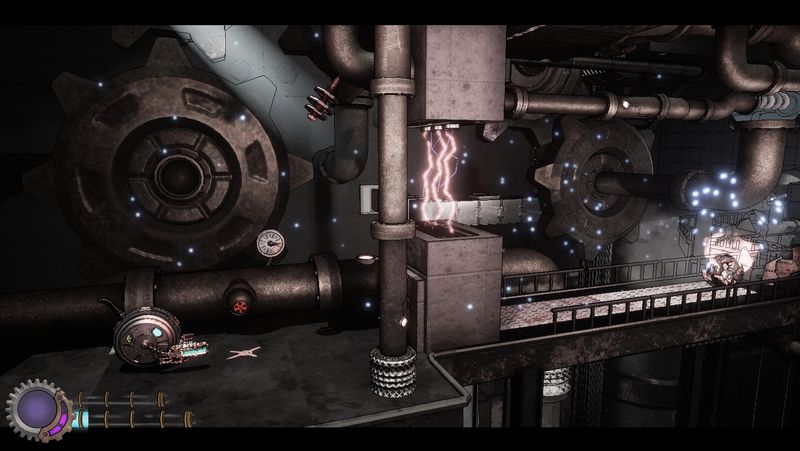This screenshot has width=800, height=451.
Task: Click the purple gear orb HUD icon
Action: [x=37, y=408]
